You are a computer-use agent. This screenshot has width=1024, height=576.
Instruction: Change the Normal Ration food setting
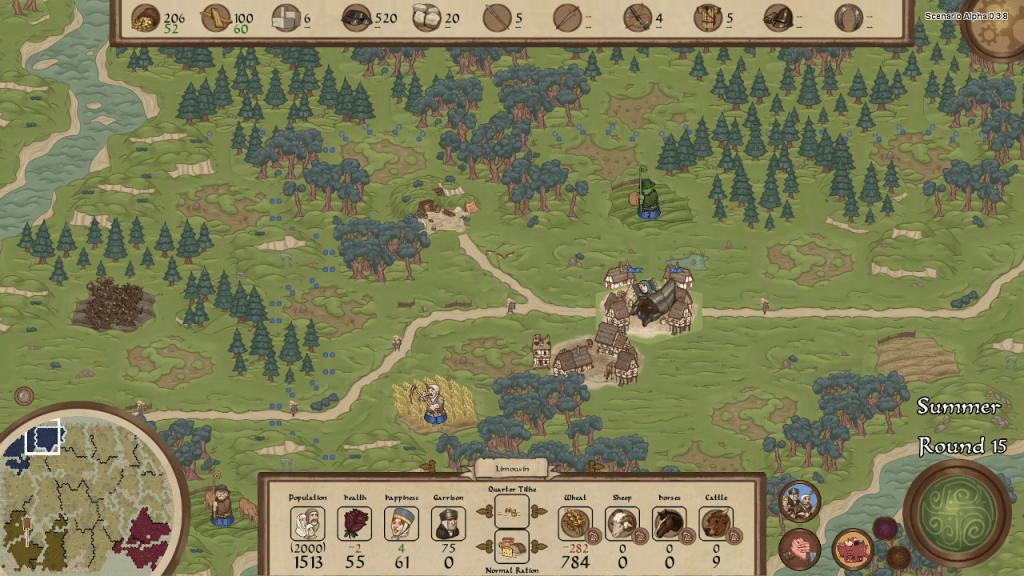coord(511,546)
